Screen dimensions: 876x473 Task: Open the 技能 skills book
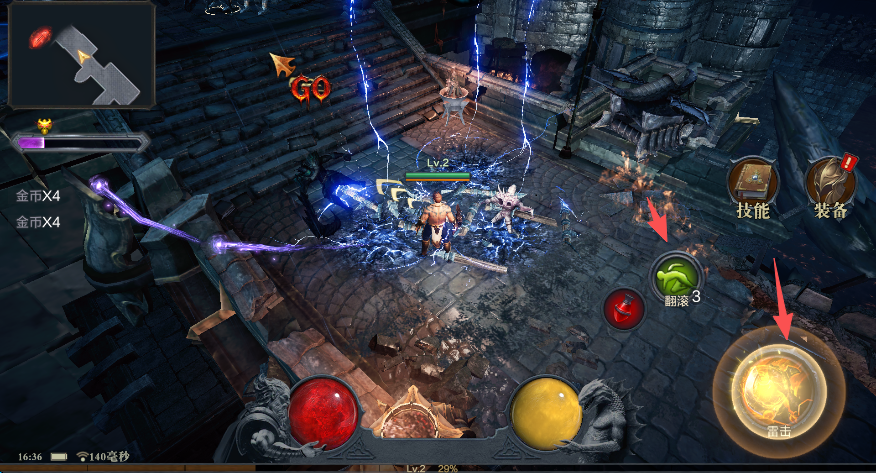pyautogui.click(x=752, y=182)
